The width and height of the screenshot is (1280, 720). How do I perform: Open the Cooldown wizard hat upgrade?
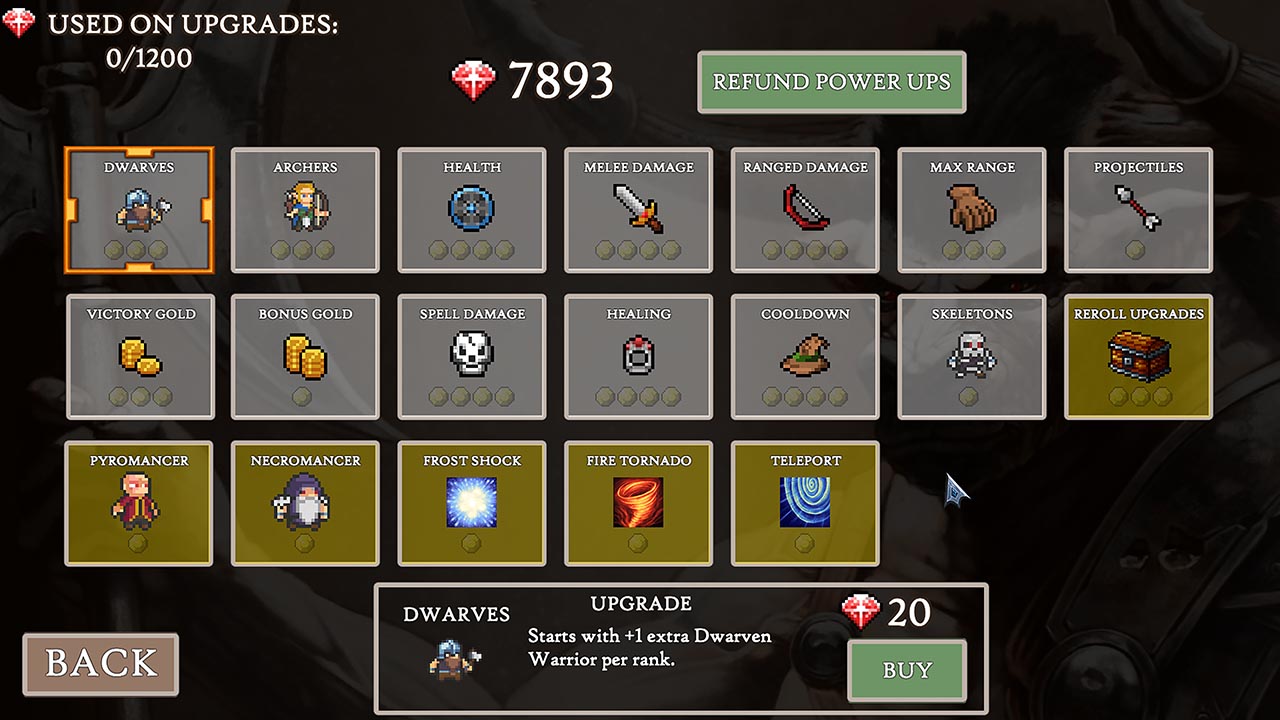pyautogui.click(x=804, y=357)
